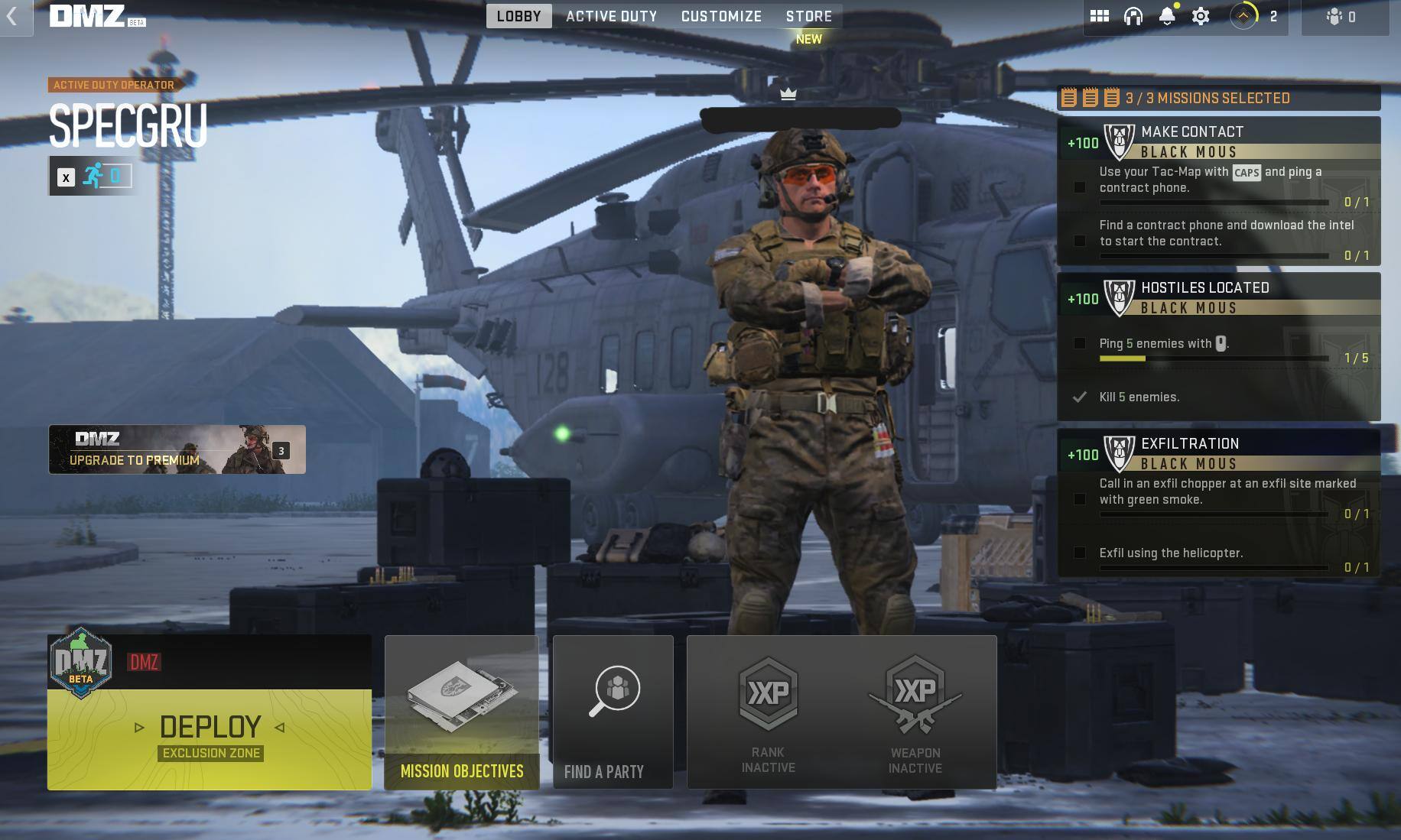Go back using the top-left arrow
The image size is (1401, 840).
pyautogui.click(x=13, y=17)
